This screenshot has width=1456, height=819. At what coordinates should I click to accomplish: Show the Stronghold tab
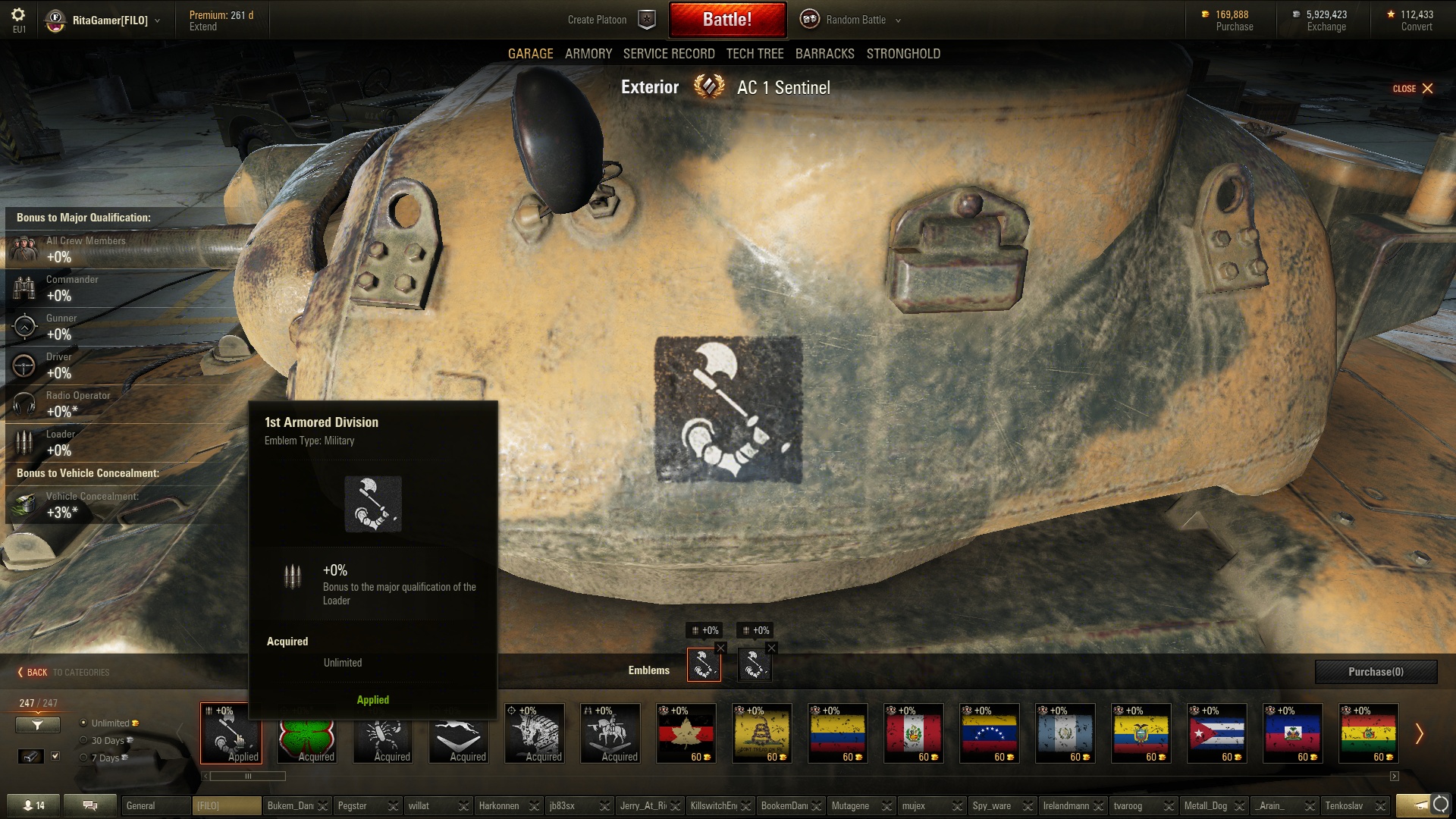[903, 54]
